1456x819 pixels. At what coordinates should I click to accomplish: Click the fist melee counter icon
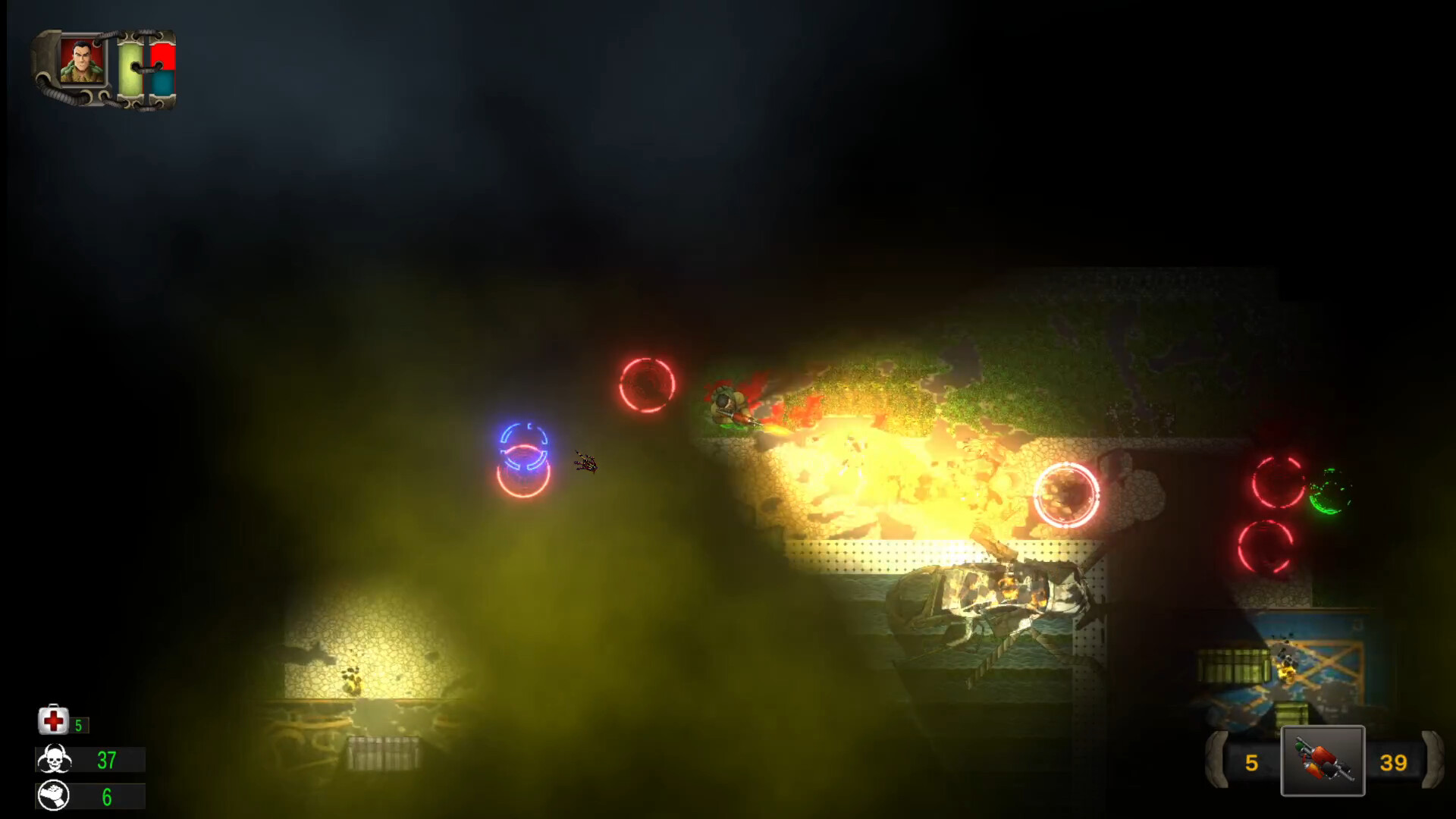(52, 796)
